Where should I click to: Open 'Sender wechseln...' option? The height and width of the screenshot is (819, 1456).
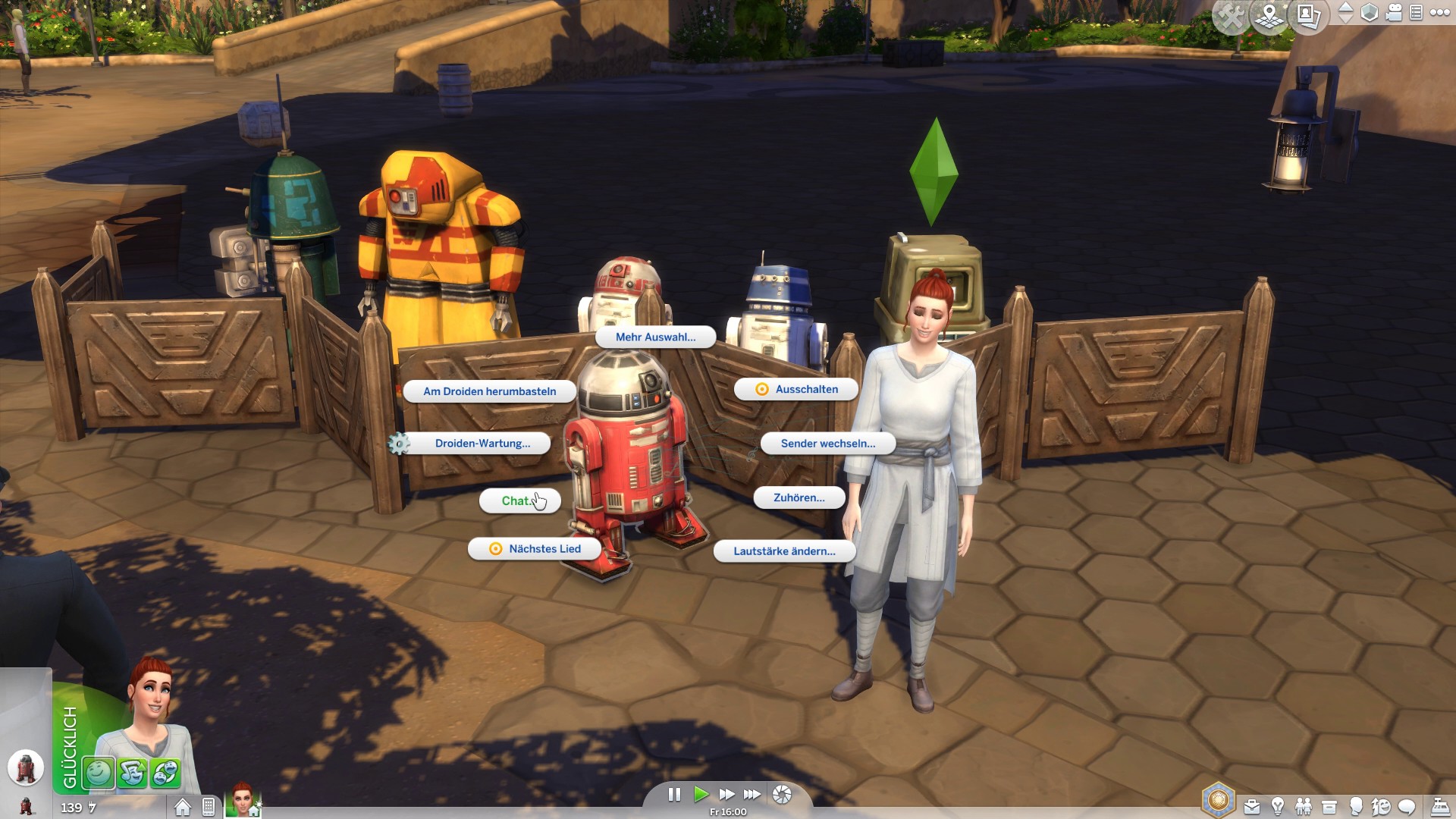click(827, 444)
